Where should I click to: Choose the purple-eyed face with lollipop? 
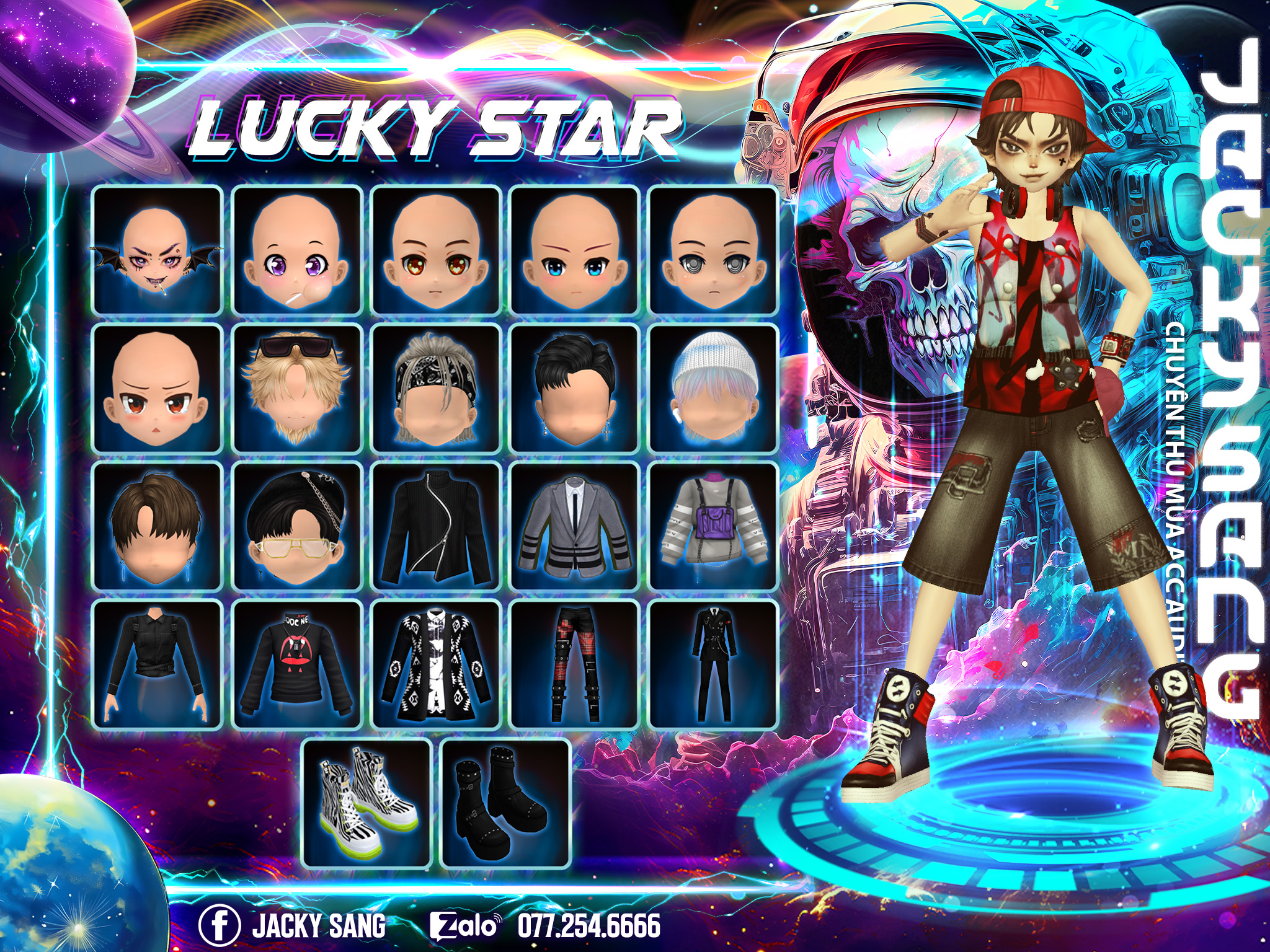click(296, 250)
